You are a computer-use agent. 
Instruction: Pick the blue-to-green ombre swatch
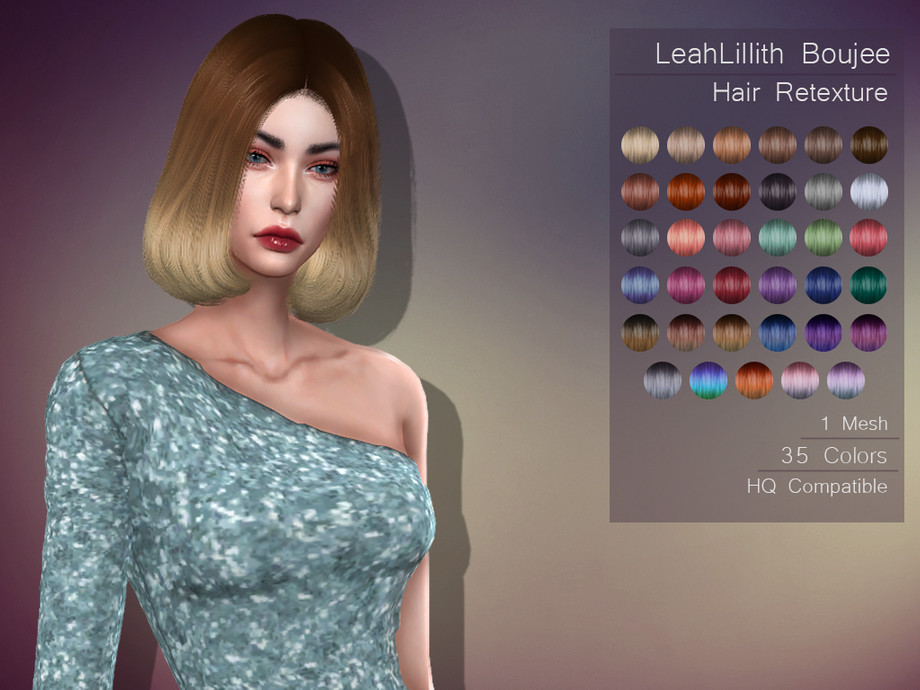pos(708,380)
